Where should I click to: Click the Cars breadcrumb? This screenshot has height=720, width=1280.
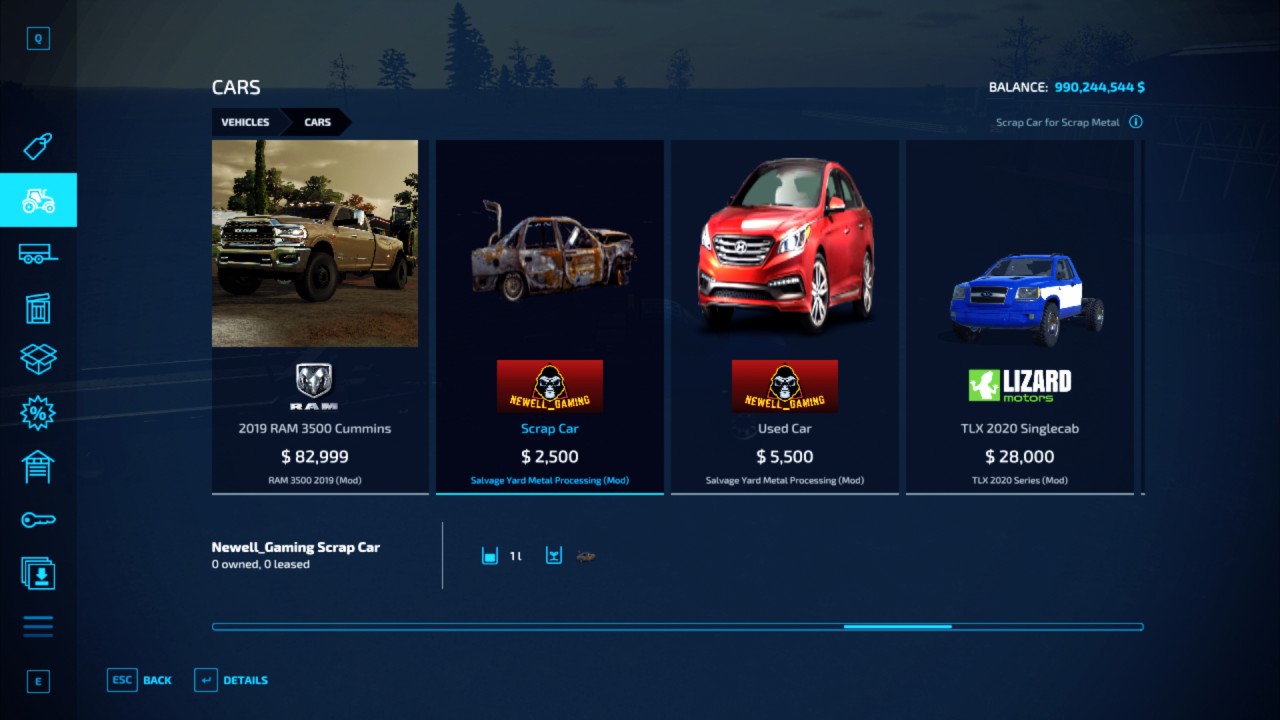pyautogui.click(x=318, y=122)
